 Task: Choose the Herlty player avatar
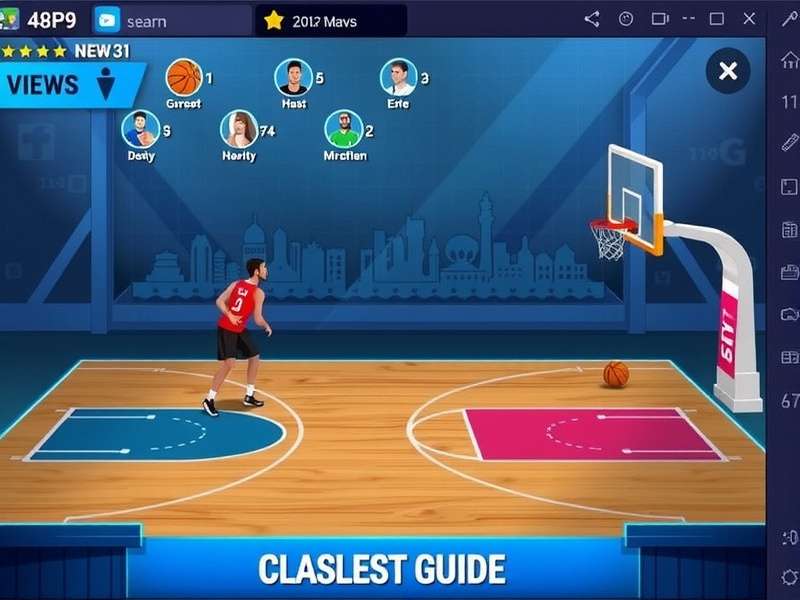[x=239, y=129]
